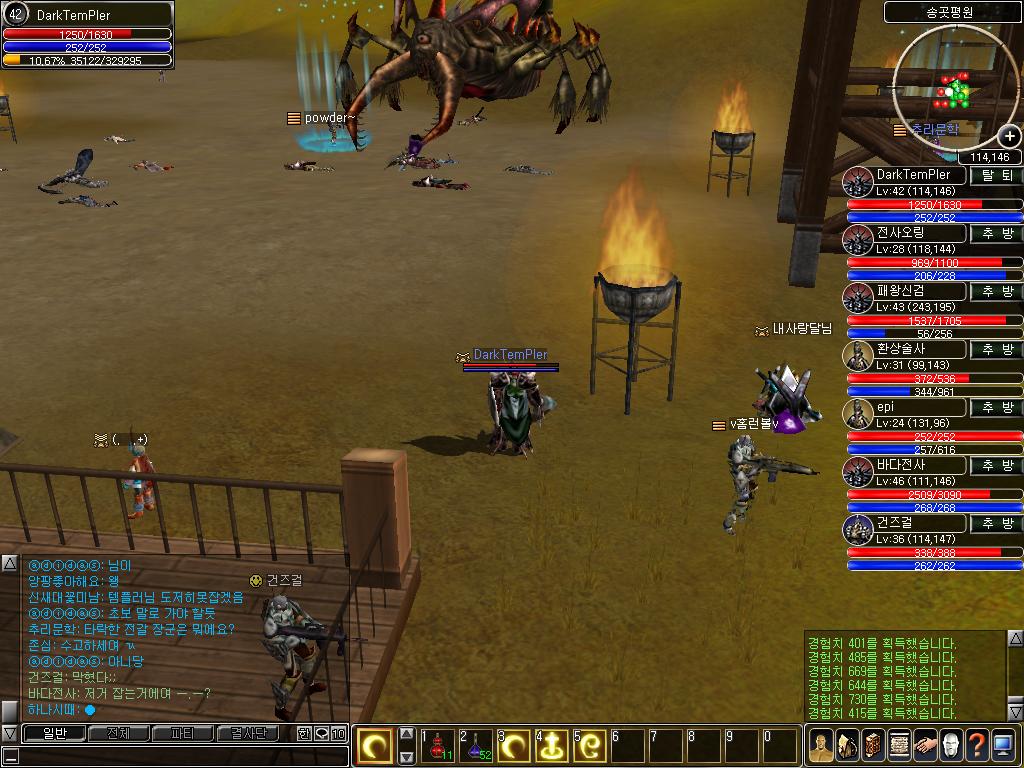Leave the party with the 탈퇴 button
The width and height of the screenshot is (1024, 768).
point(996,175)
